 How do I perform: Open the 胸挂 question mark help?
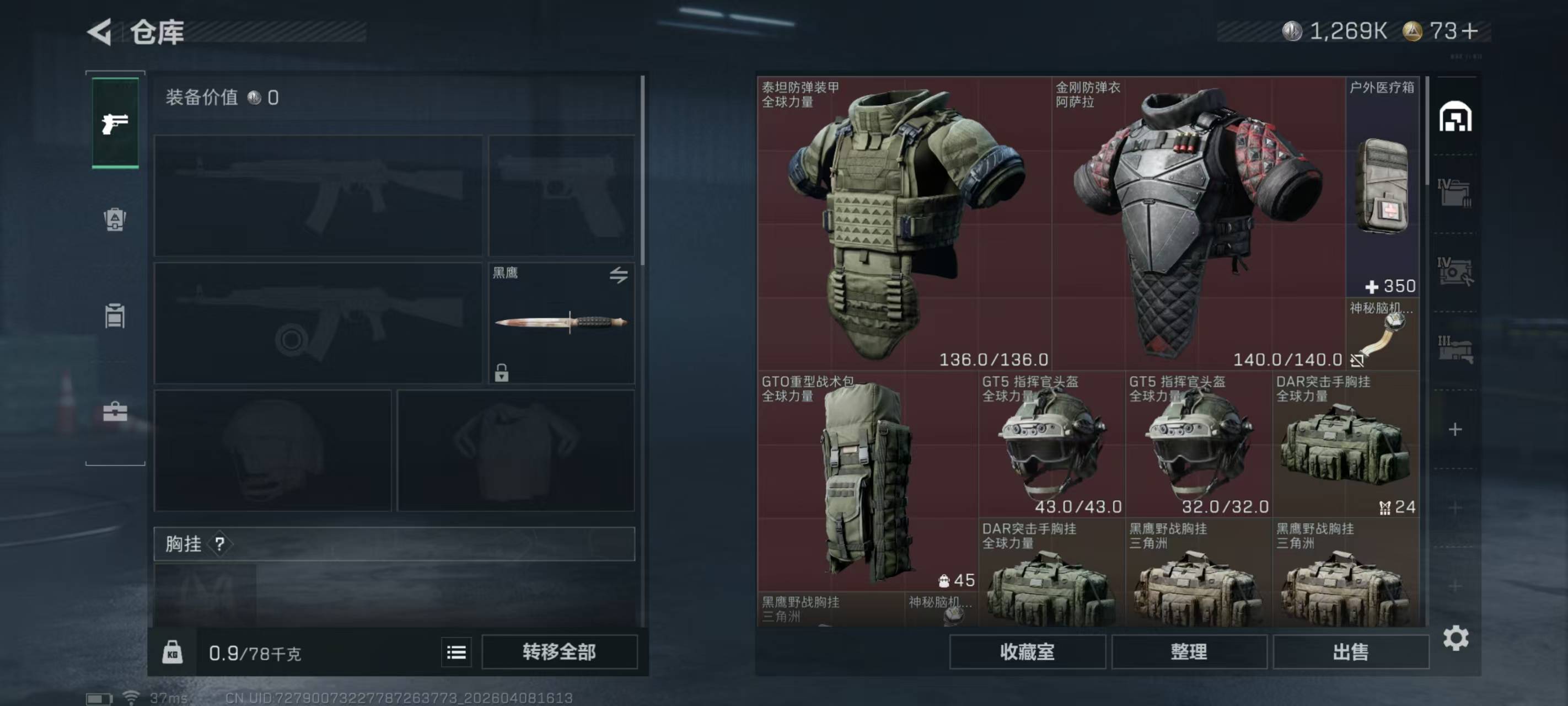click(x=220, y=544)
